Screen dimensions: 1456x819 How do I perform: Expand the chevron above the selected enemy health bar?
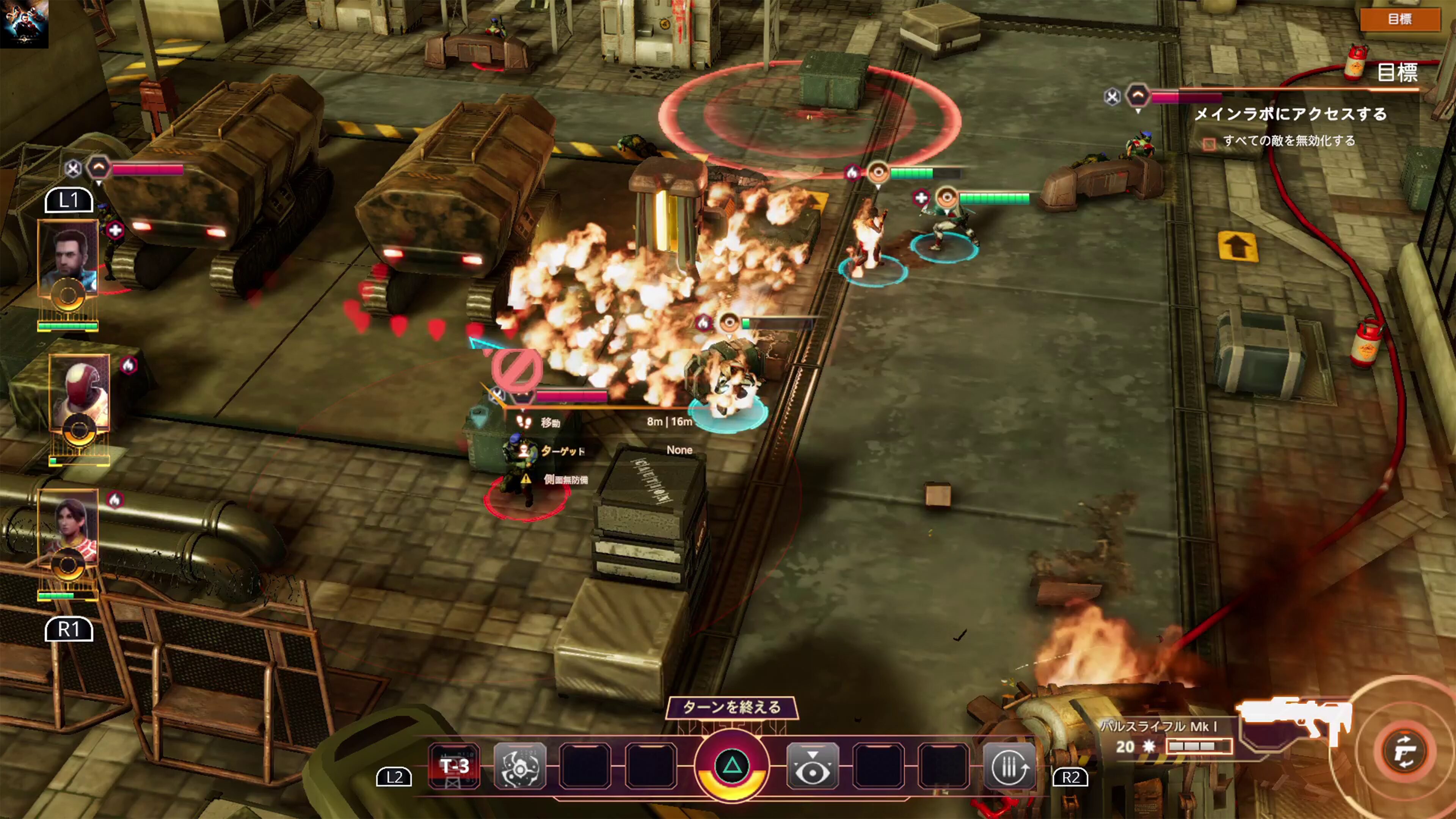523,395
